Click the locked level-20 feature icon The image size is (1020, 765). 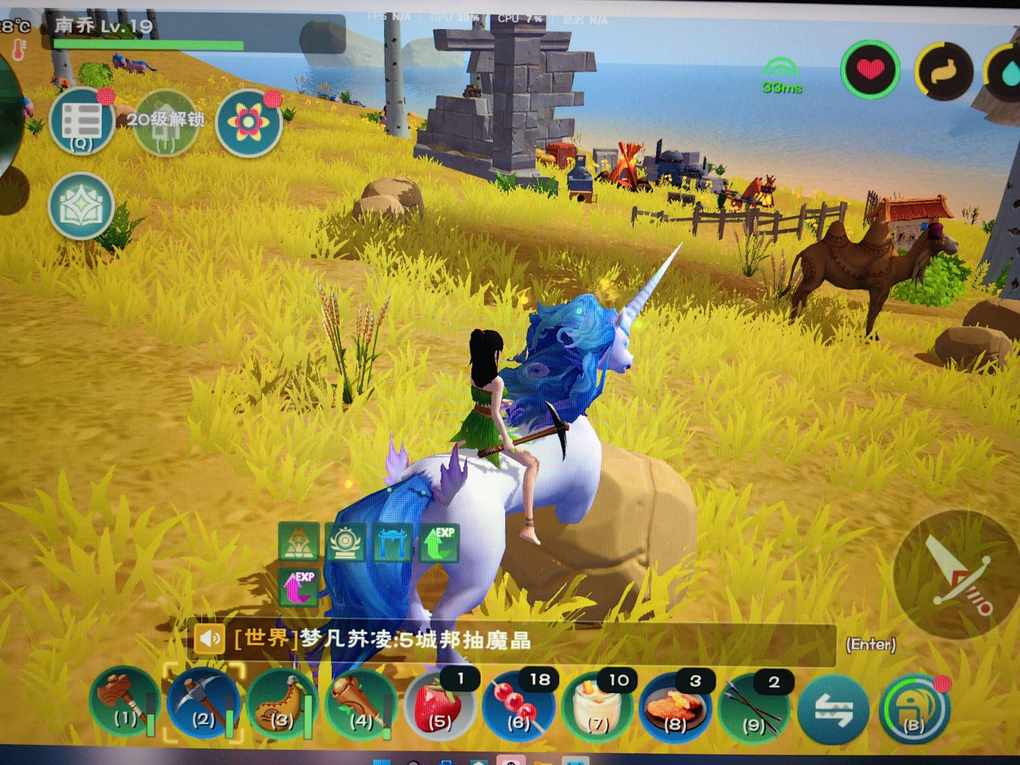click(x=166, y=123)
